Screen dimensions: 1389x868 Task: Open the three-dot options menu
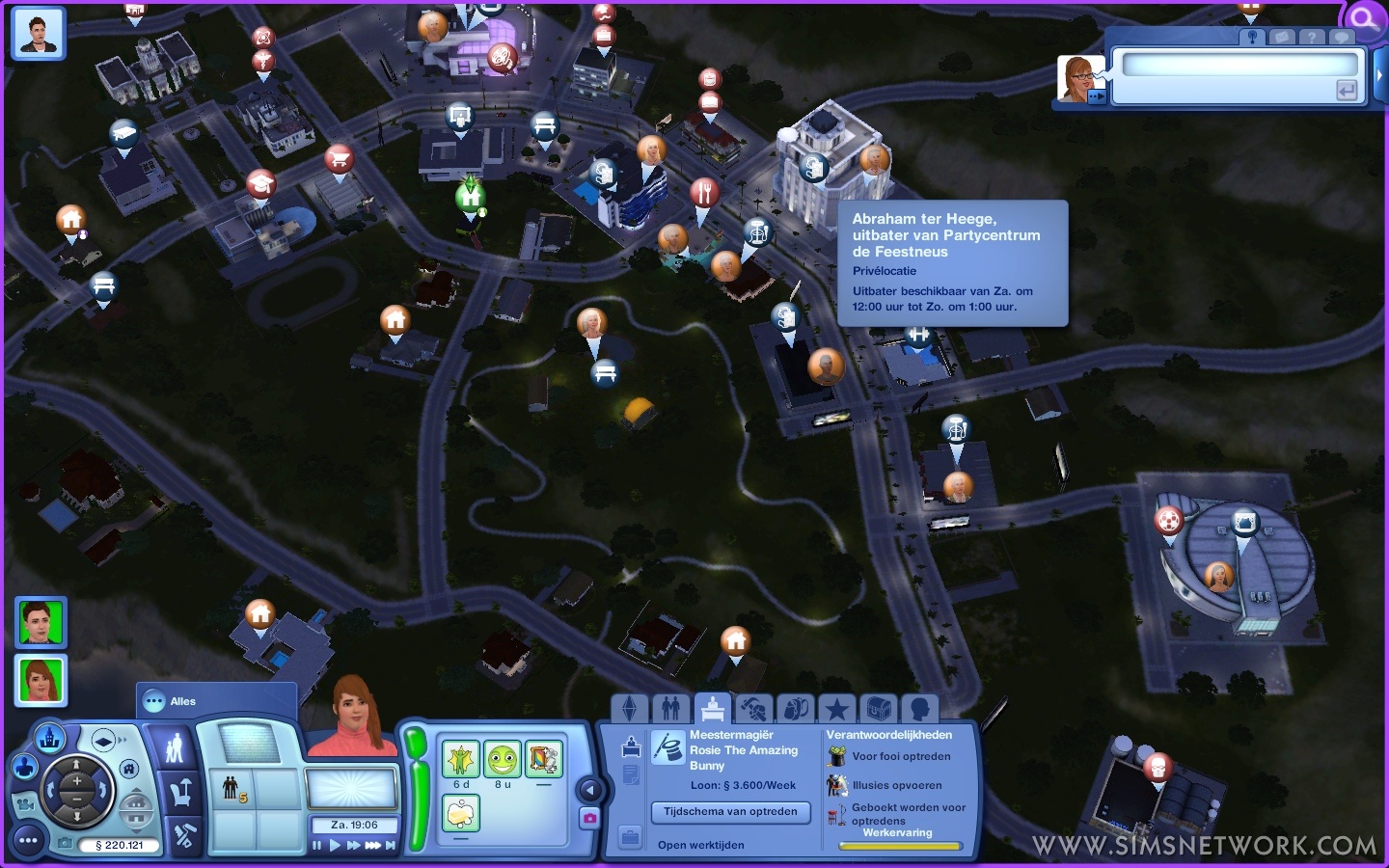(x=28, y=841)
